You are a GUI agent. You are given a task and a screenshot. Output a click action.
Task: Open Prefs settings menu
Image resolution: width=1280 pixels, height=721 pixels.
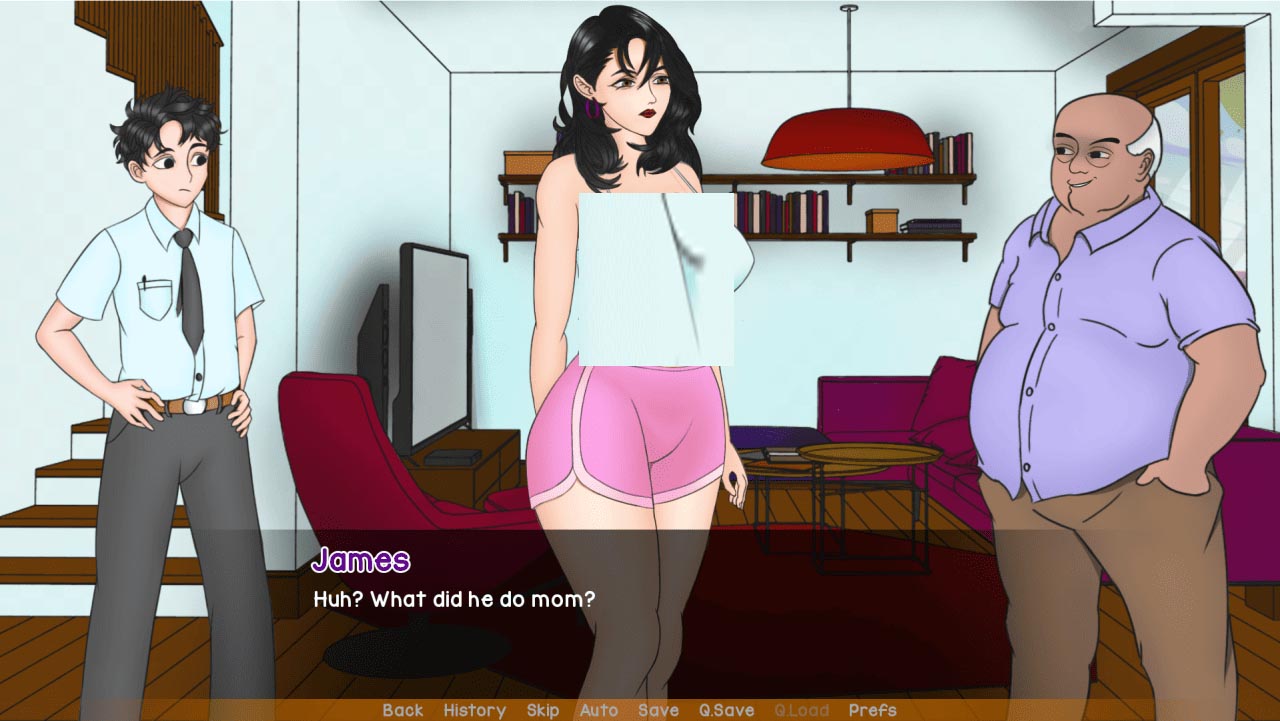(872, 710)
